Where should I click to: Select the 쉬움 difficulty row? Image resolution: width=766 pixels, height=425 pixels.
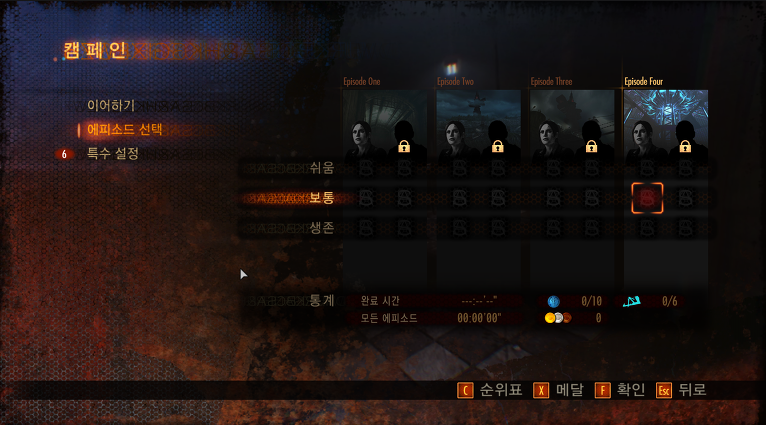[x=321, y=168]
